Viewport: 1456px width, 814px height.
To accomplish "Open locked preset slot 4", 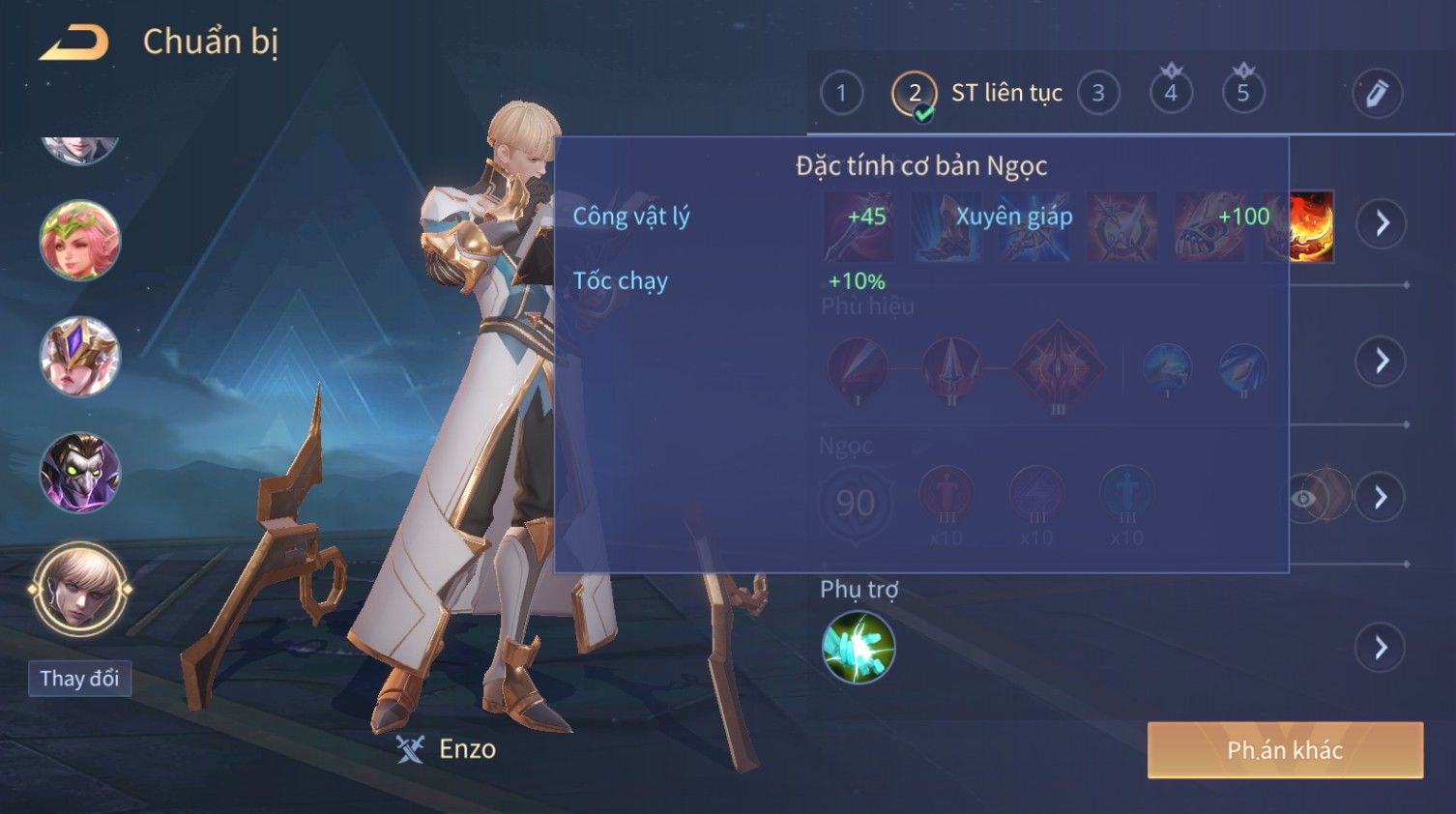I will pos(1171,93).
